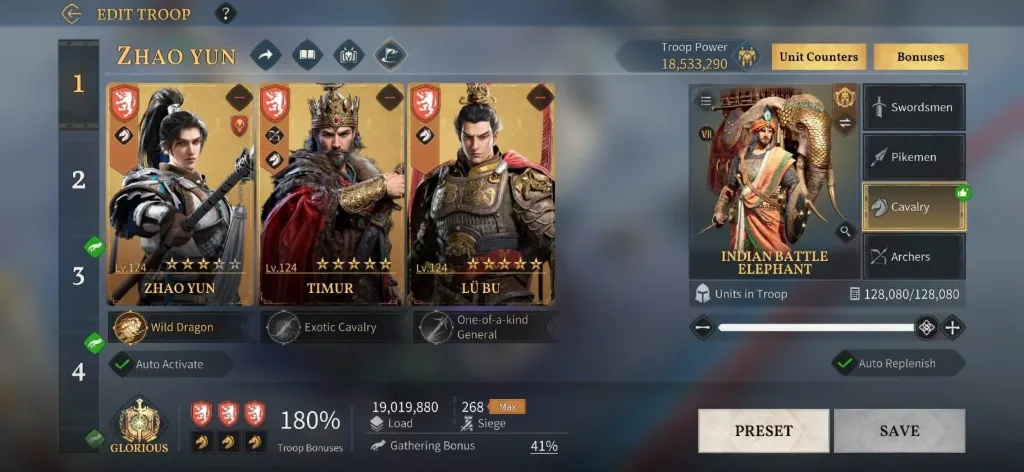Show the troop Bonuses

point(920,57)
